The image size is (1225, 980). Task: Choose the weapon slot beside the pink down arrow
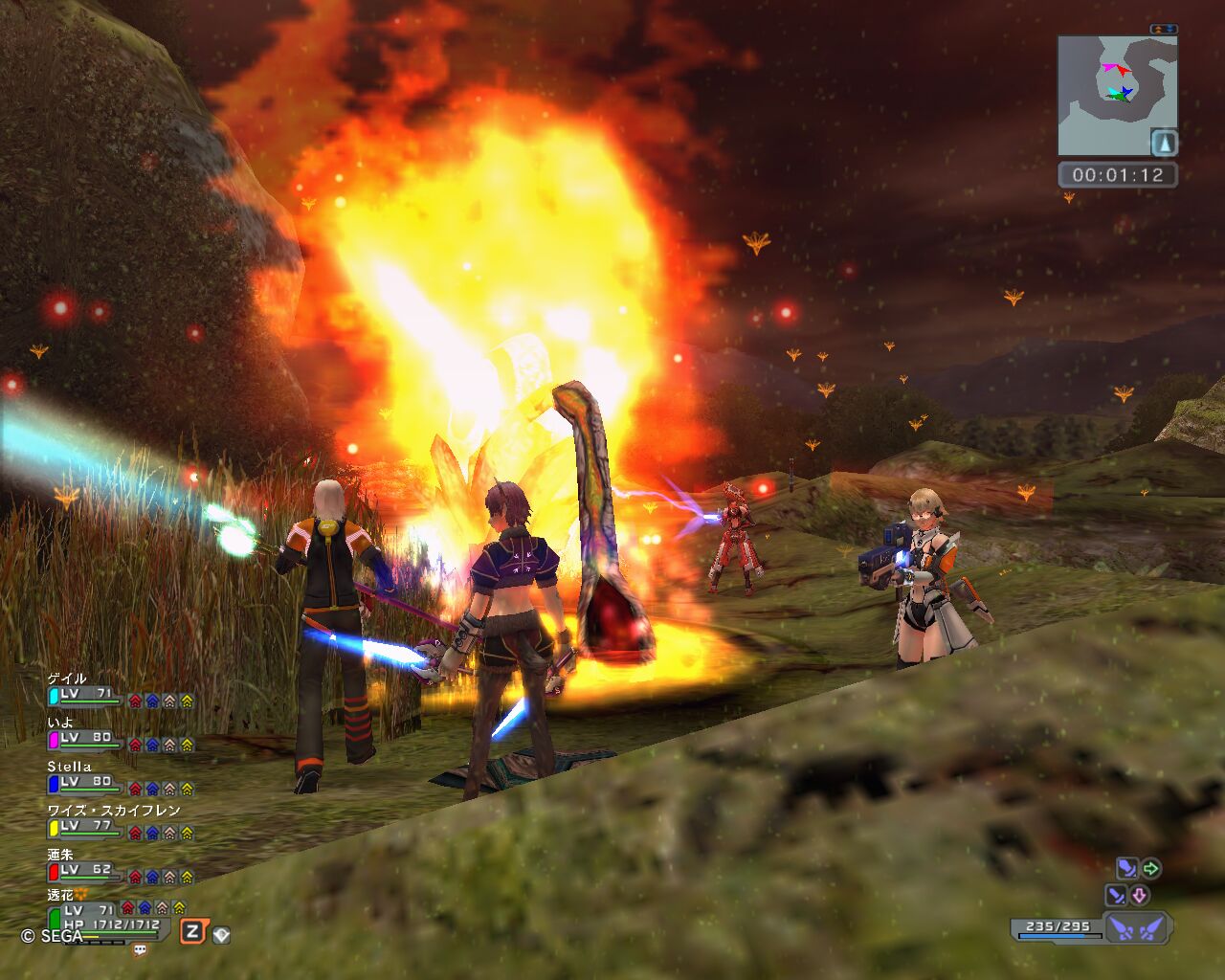(1116, 896)
